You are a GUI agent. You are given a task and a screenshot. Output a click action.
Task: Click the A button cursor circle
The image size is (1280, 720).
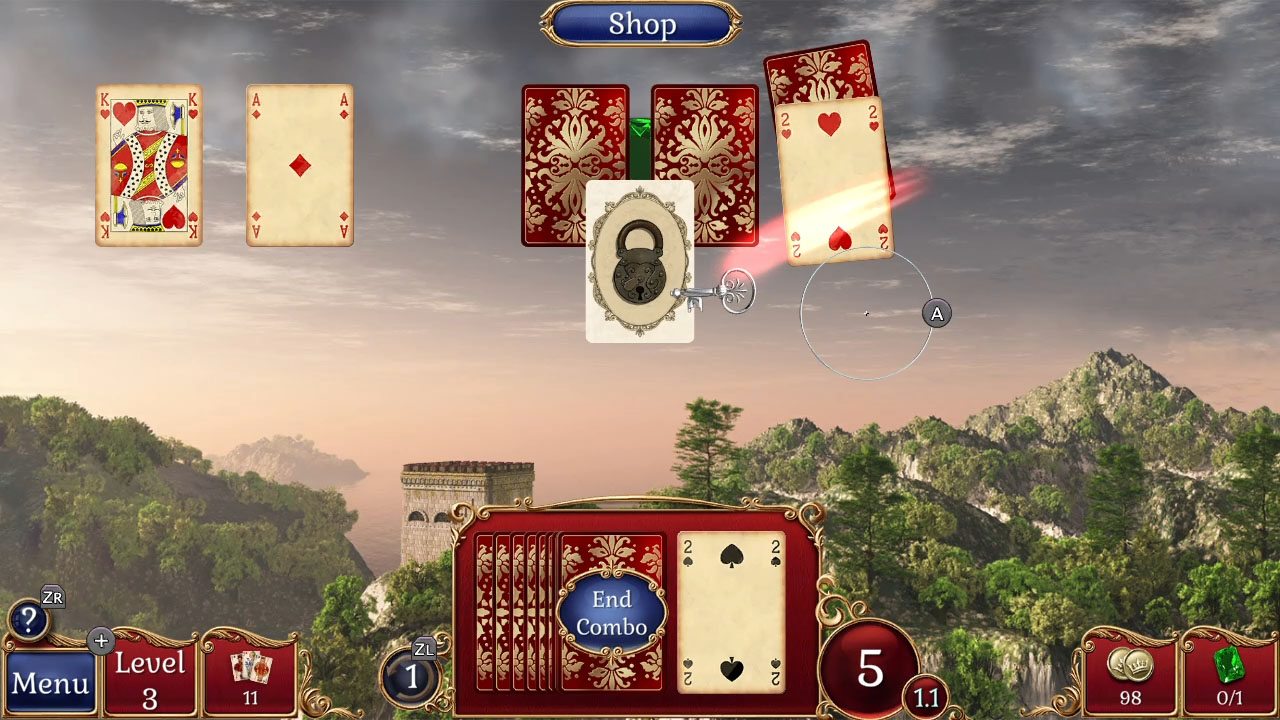(x=936, y=313)
